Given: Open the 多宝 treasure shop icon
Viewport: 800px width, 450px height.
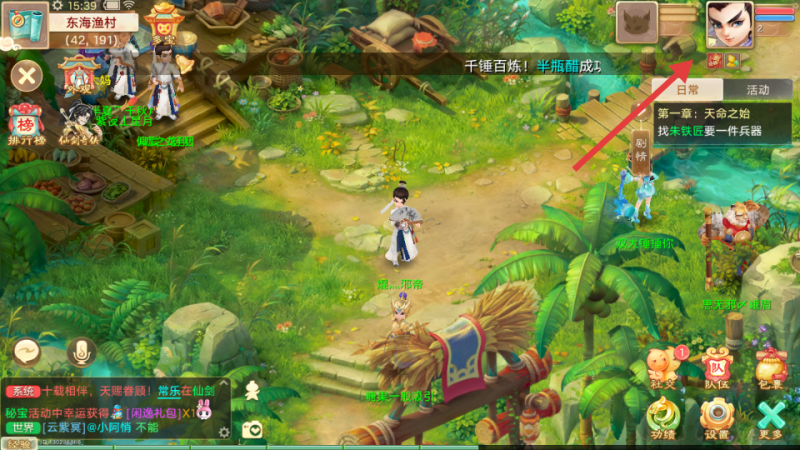Looking at the screenshot, I should 163,21.
